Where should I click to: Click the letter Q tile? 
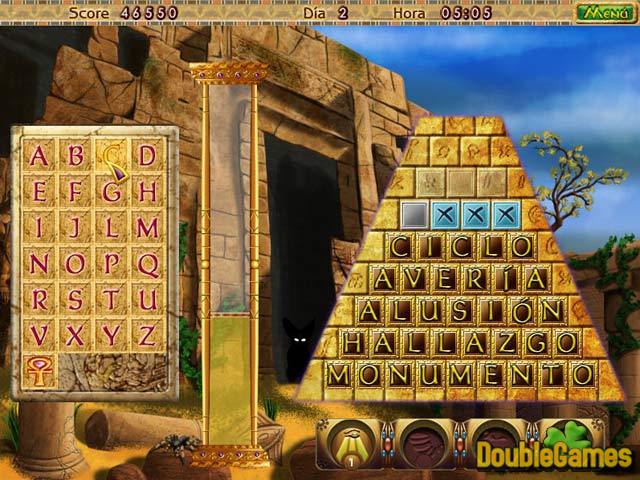[148, 264]
